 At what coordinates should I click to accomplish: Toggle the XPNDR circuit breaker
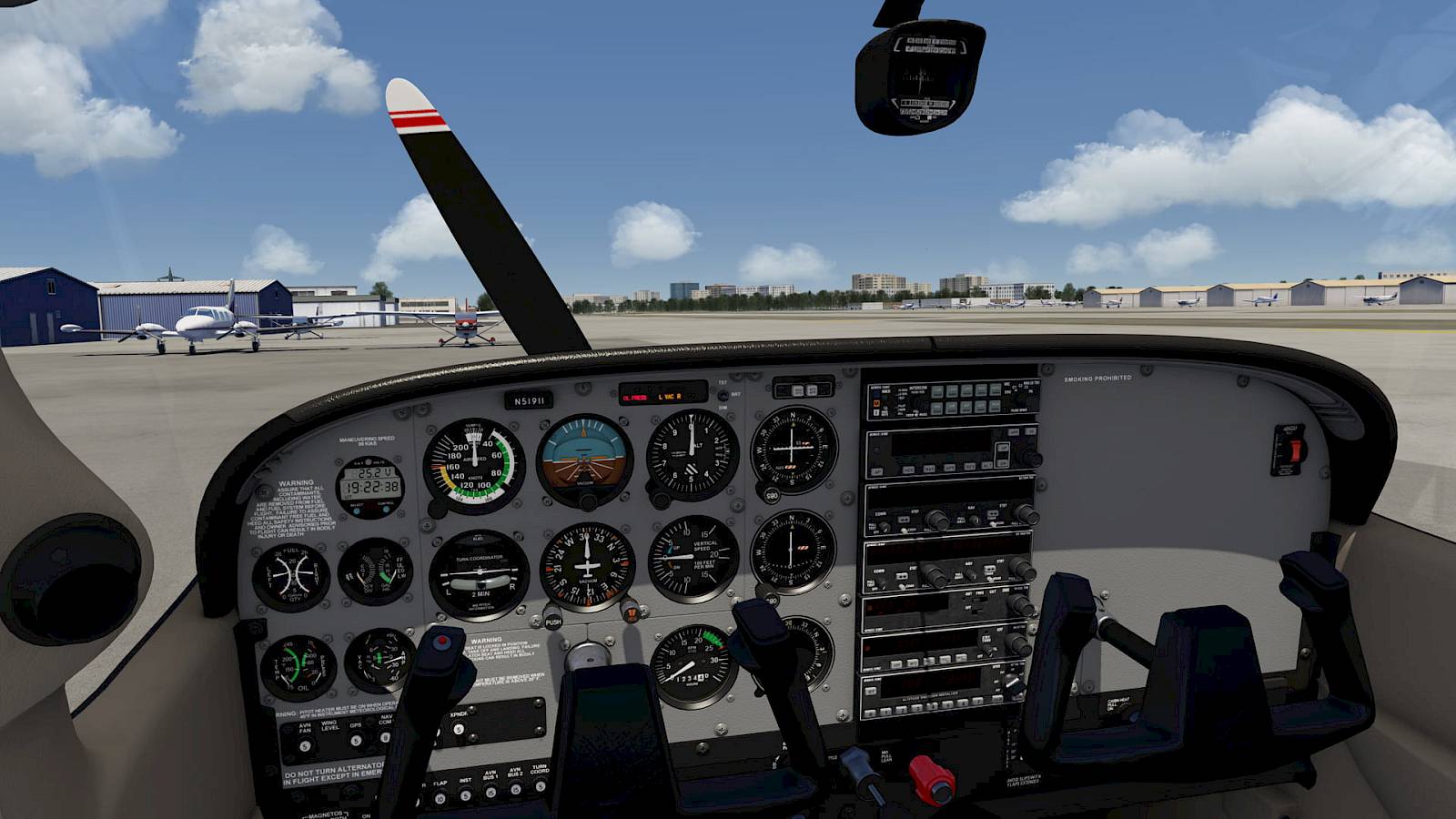tap(459, 730)
